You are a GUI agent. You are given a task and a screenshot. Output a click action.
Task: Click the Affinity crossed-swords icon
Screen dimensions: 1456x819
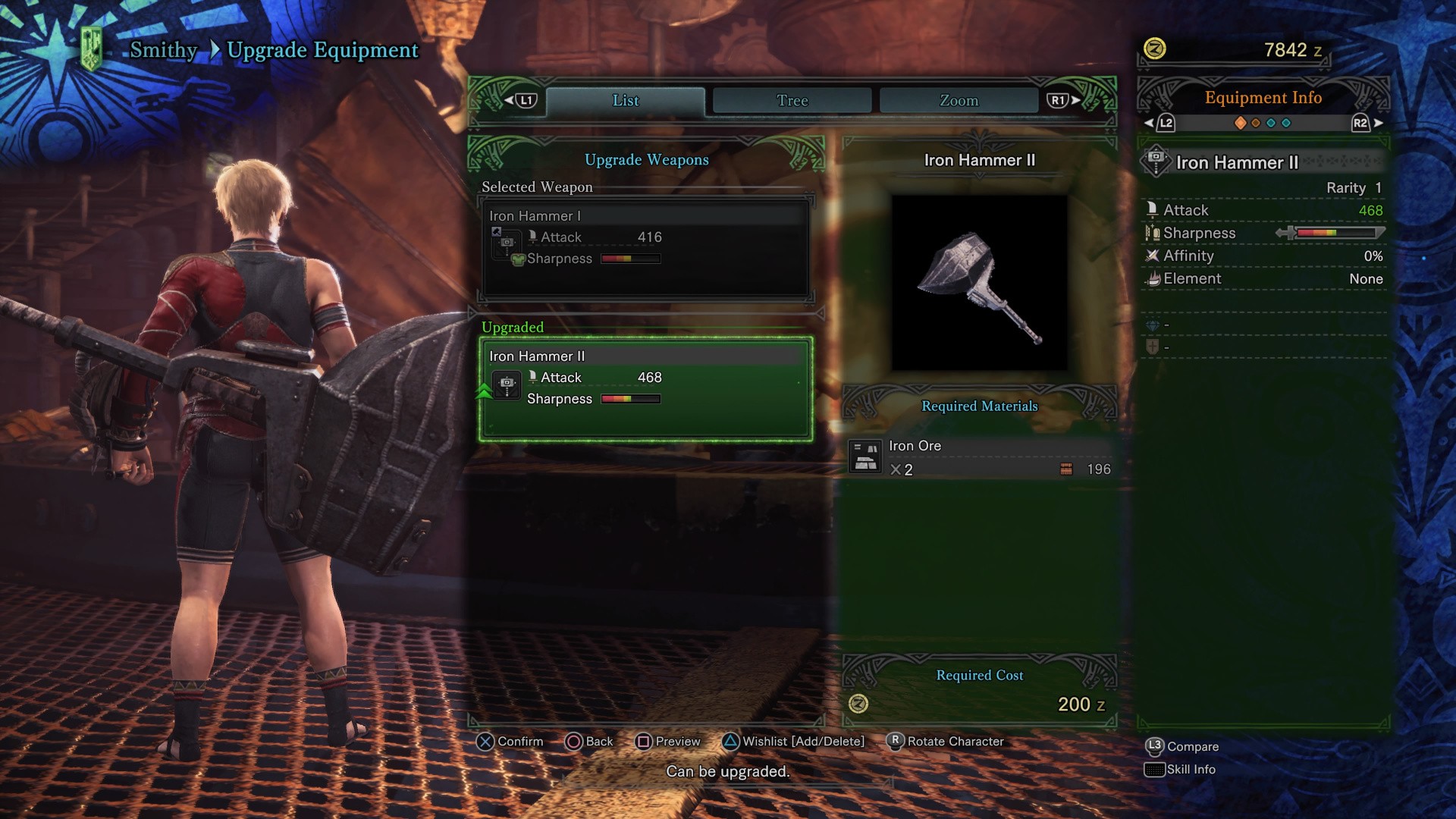[1153, 256]
